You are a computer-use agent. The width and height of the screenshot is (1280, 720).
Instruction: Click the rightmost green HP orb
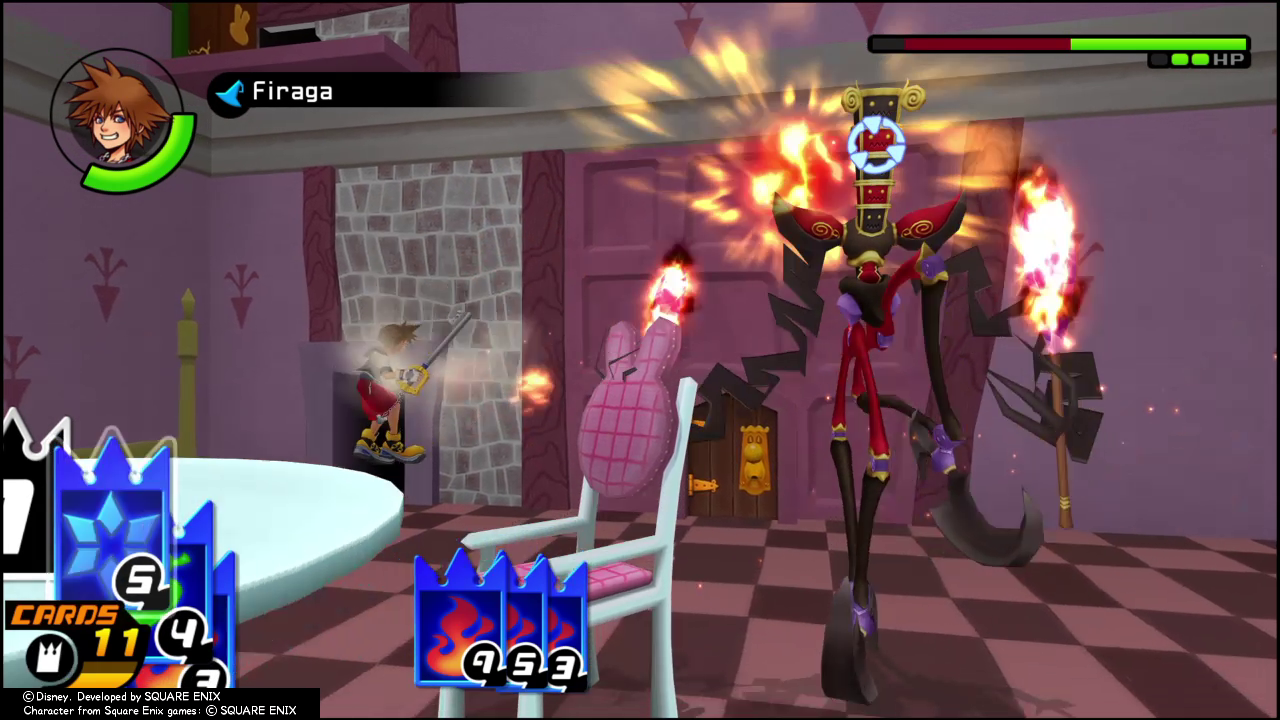tap(1199, 60)
